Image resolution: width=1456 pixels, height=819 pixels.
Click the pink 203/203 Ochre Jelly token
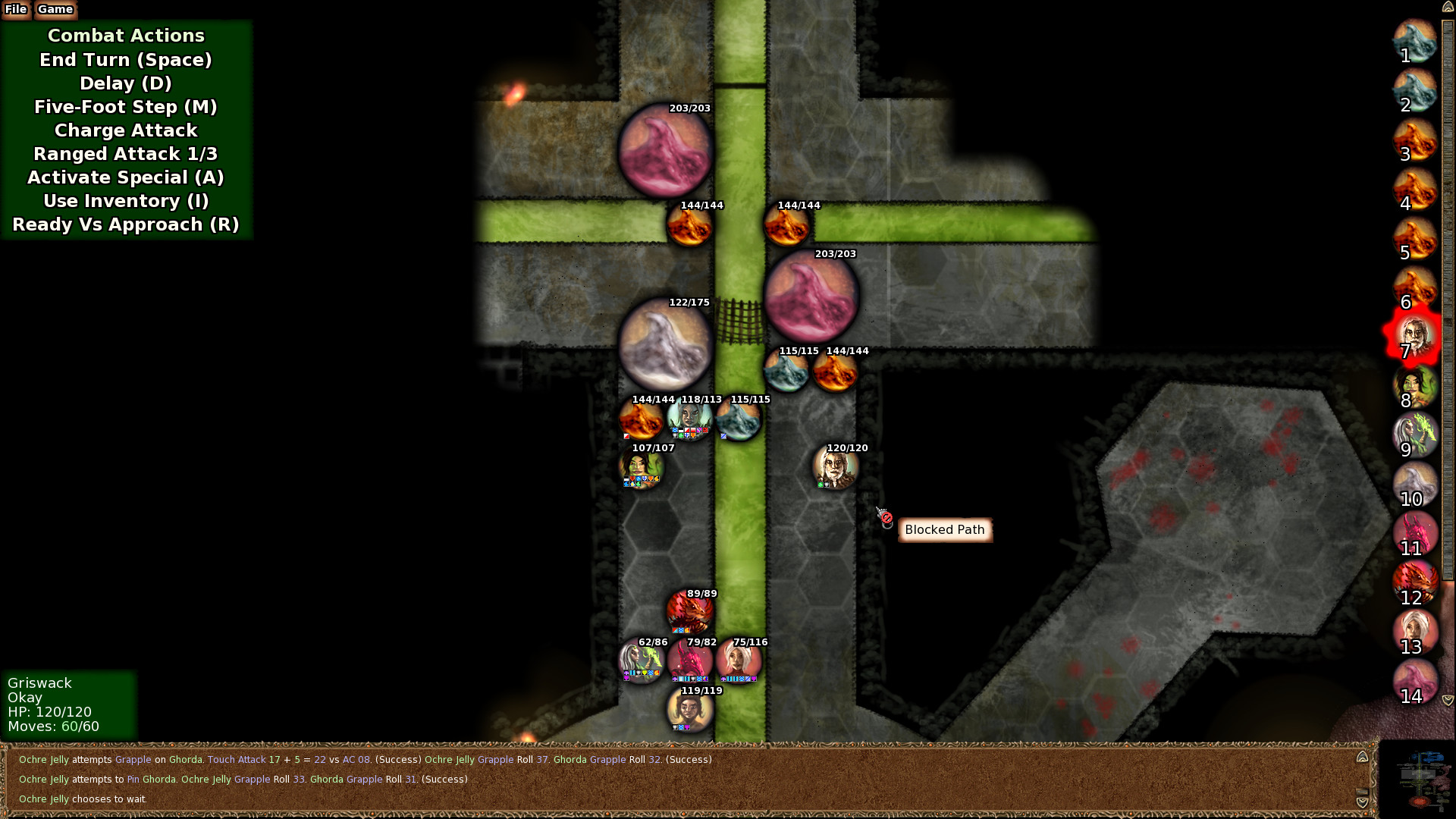(x=667, y=152)
